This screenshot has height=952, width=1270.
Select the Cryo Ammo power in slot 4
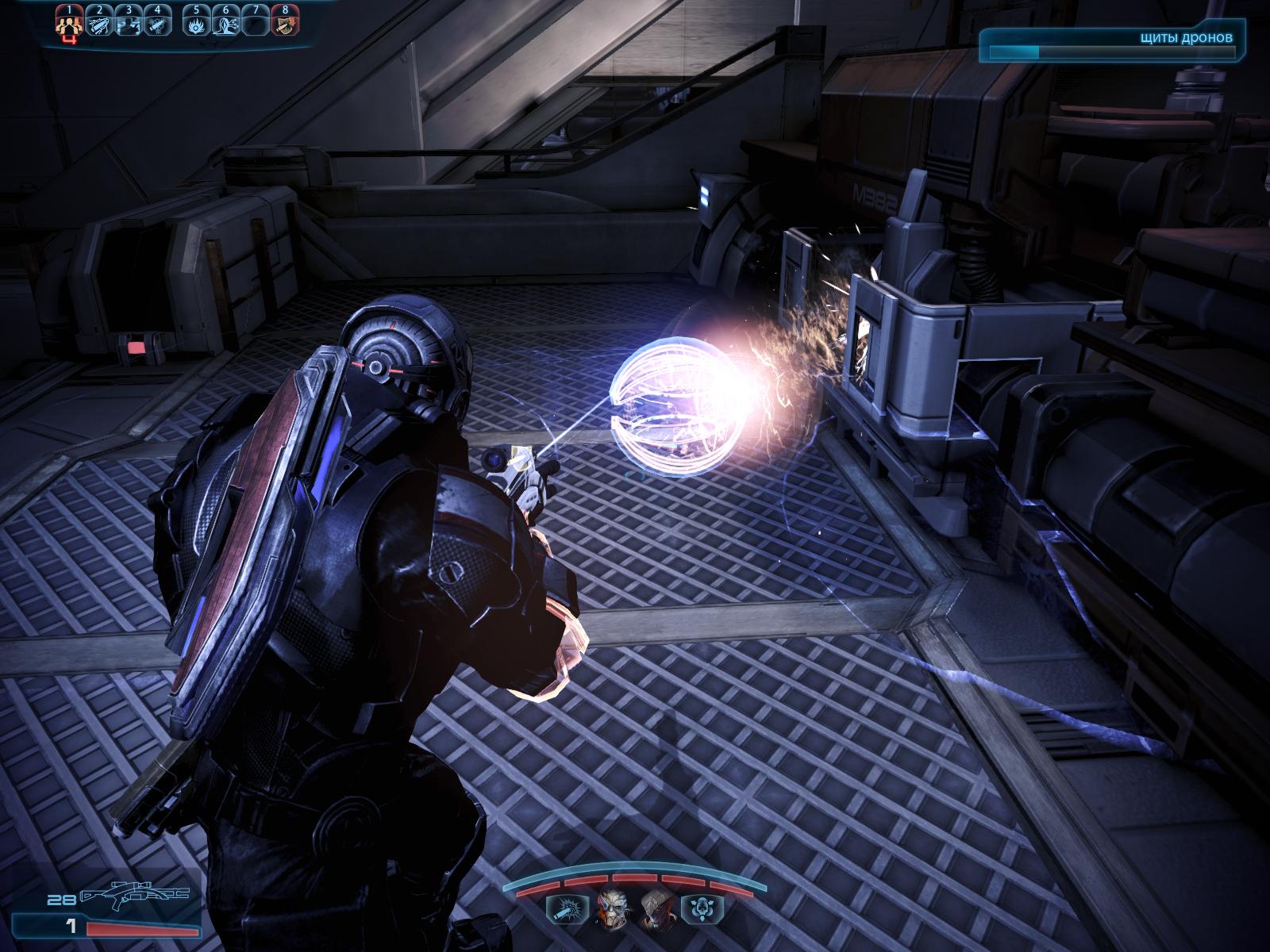tap(158, 24)
